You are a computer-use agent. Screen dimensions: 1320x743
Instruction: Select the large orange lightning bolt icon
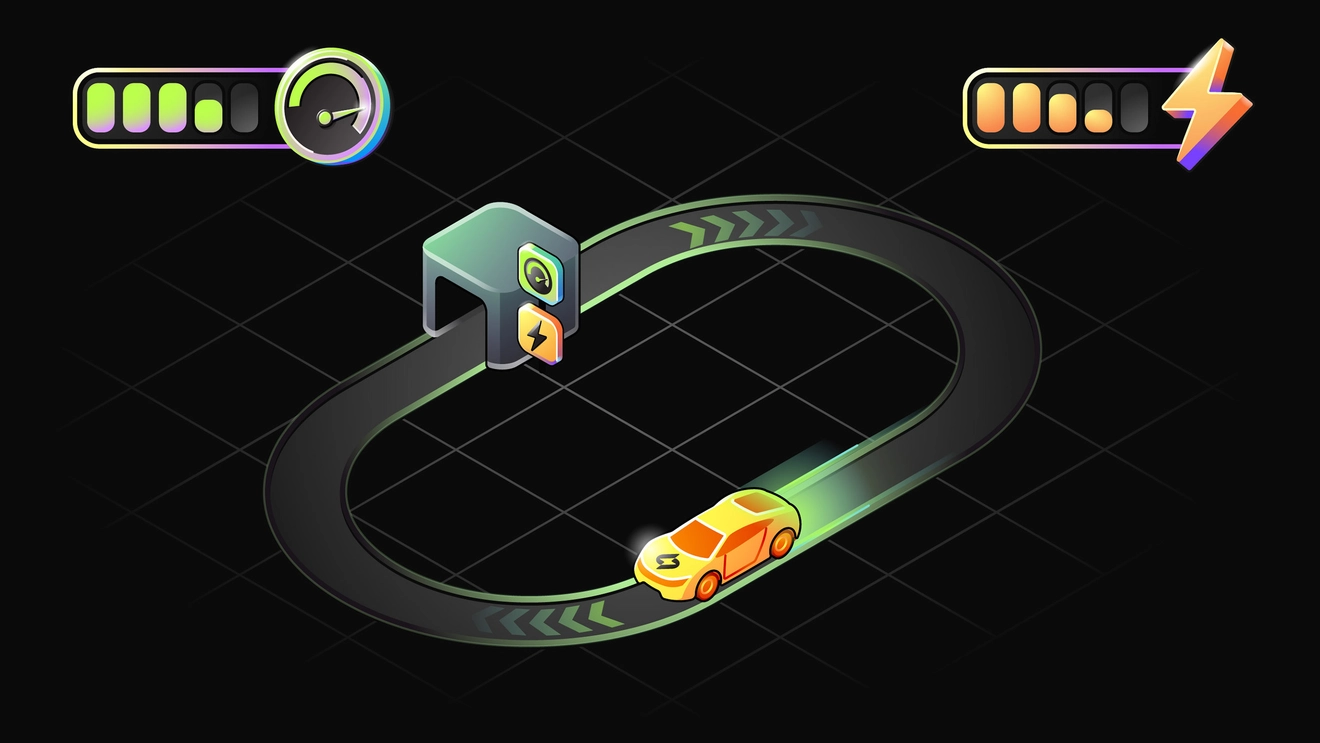point(1210,101)
